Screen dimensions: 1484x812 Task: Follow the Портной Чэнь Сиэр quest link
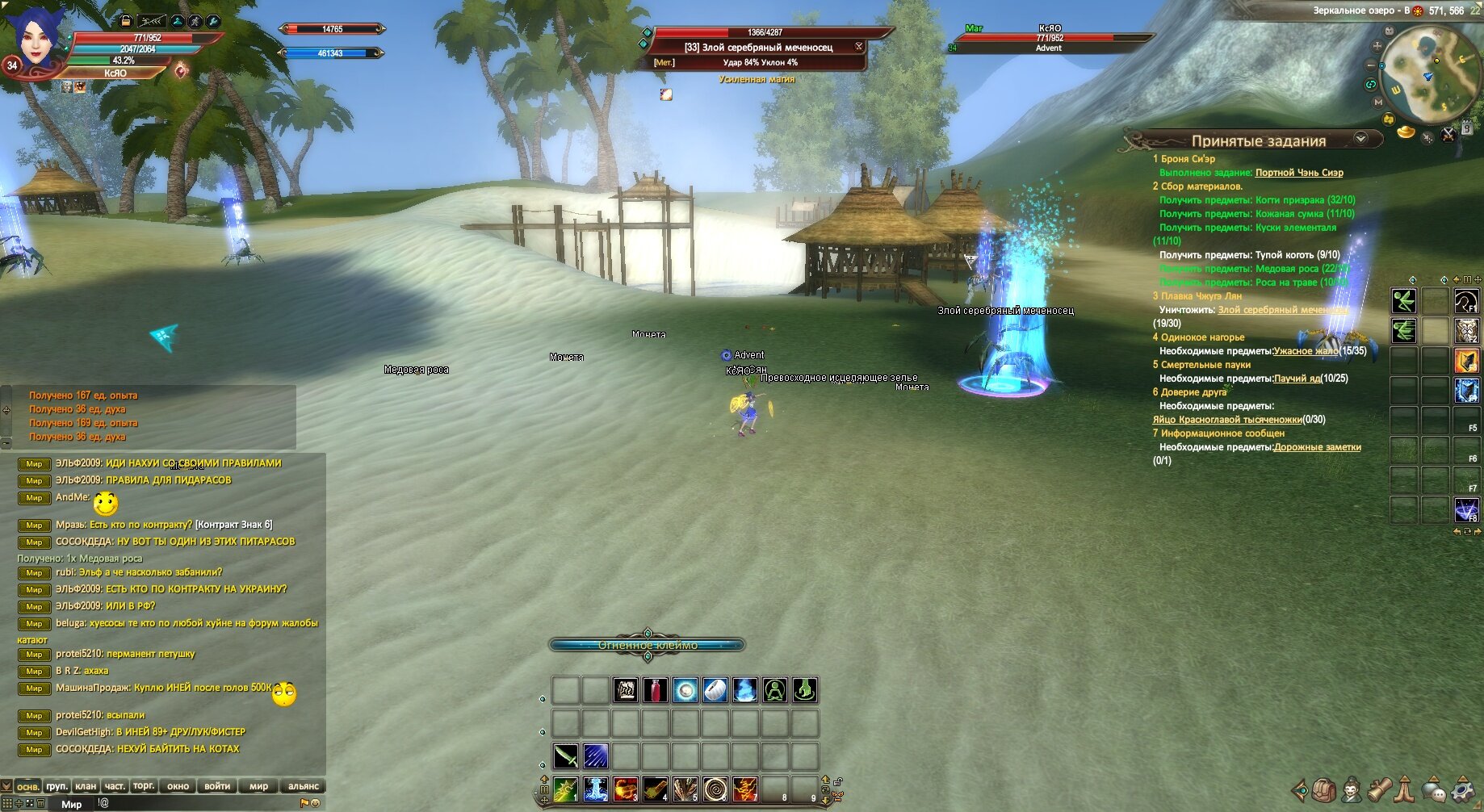[x=1299, y=173]
